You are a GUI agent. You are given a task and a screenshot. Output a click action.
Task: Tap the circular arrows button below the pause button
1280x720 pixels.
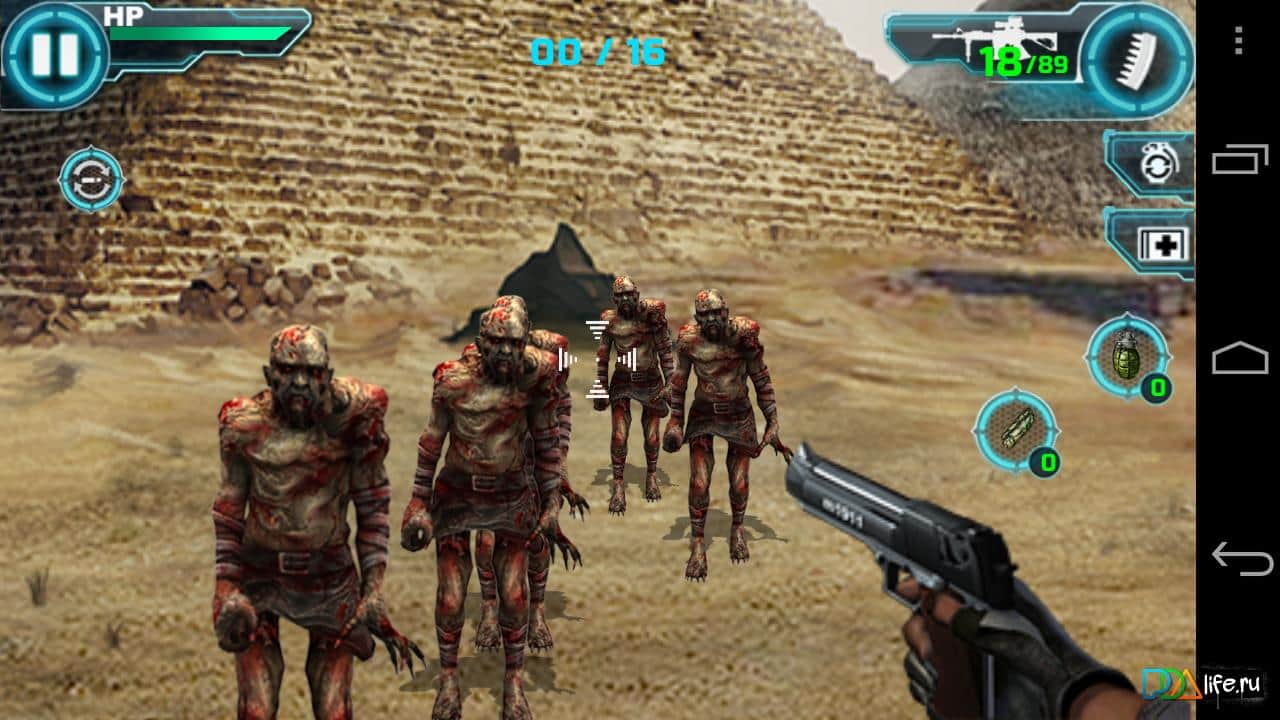[x=91, y=181]
